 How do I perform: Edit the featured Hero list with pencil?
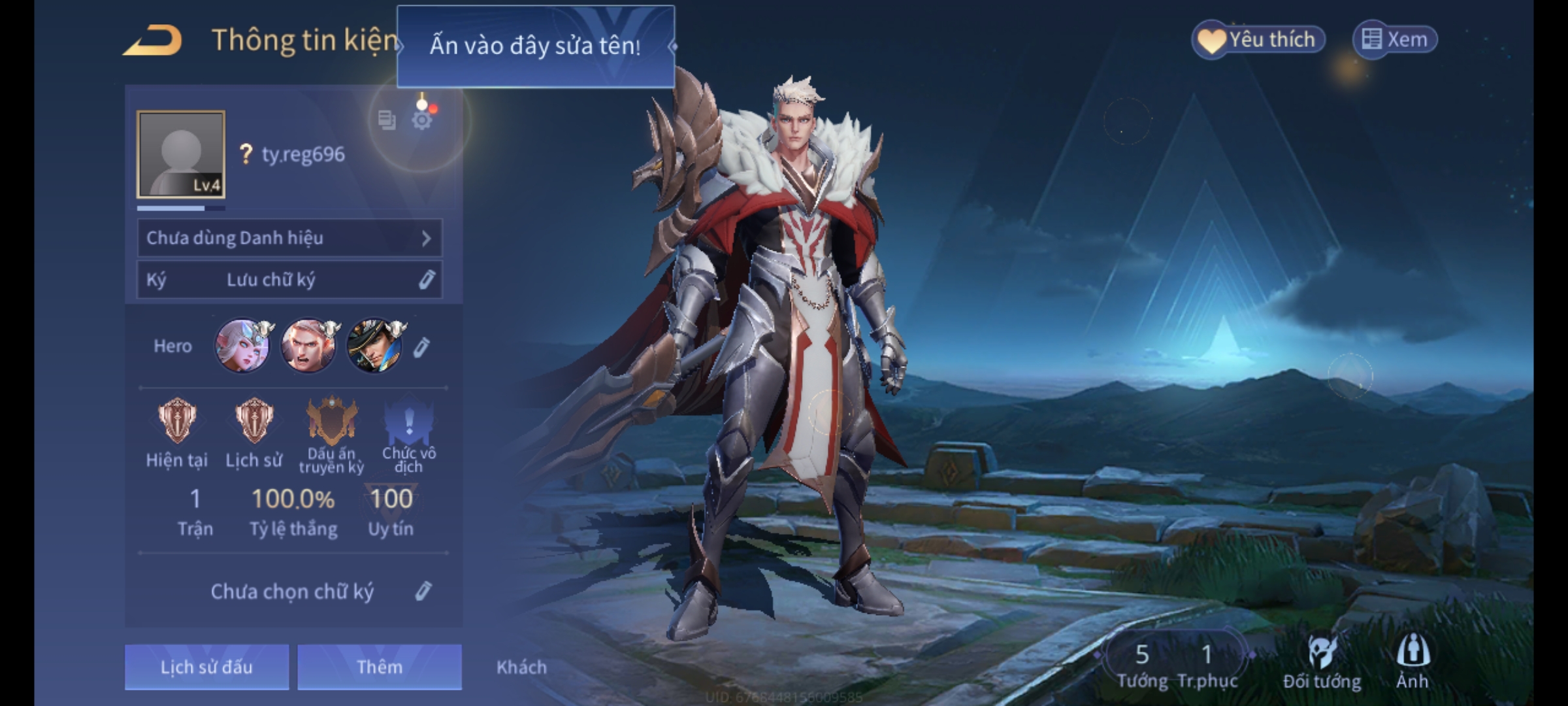422,347
